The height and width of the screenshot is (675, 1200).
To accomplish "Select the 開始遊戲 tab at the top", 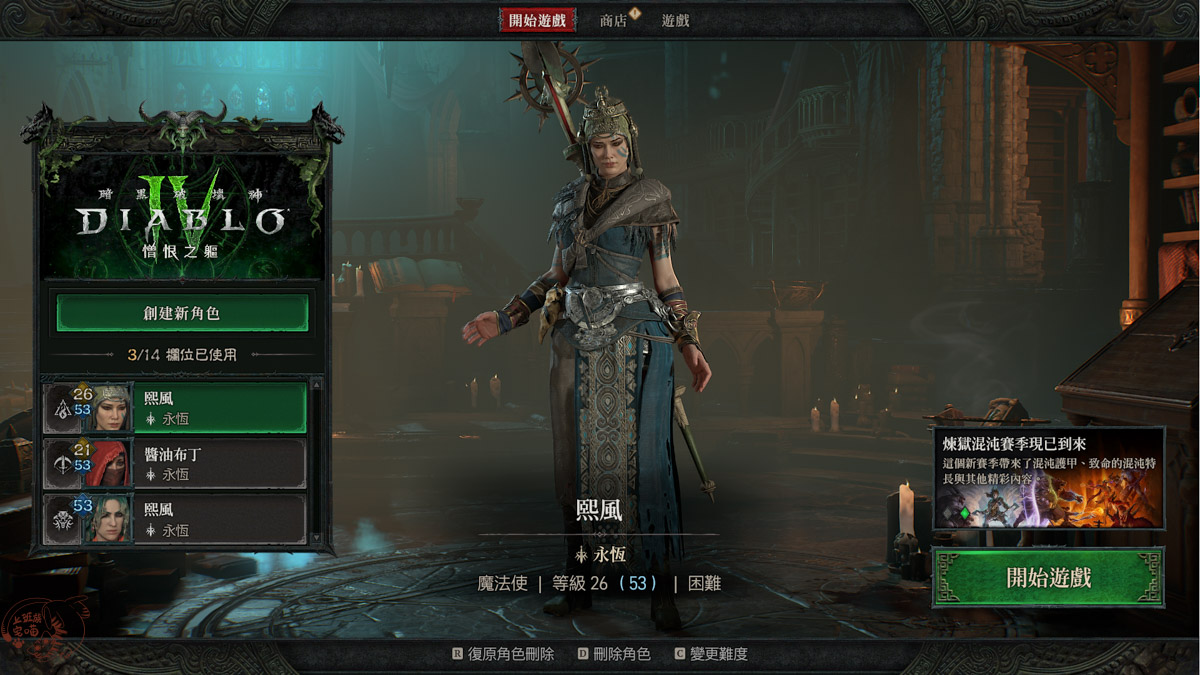I will [x=538, y=20].
